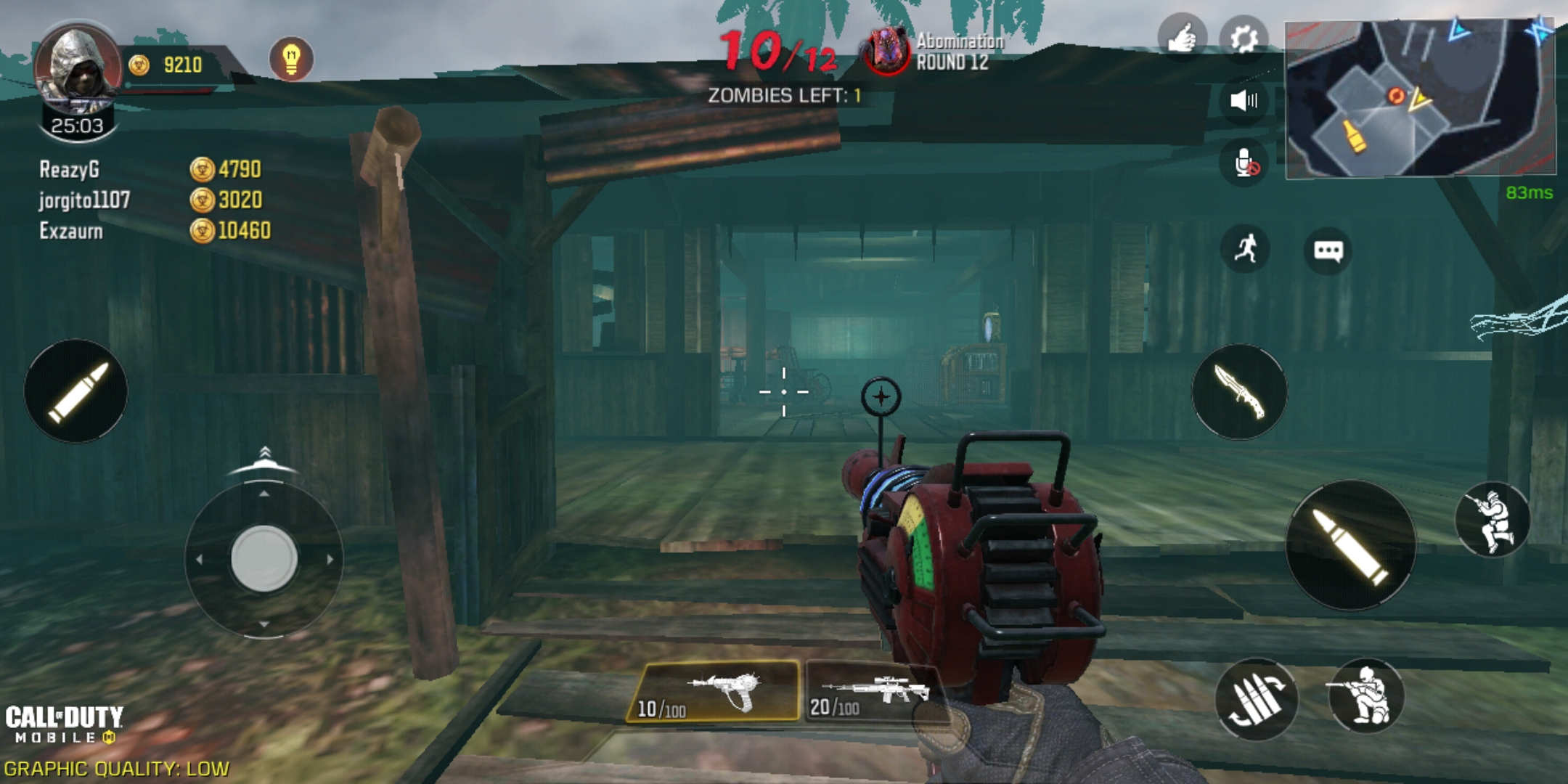
Task: Activate the auto-sprint running icon
Action: 1246,249
